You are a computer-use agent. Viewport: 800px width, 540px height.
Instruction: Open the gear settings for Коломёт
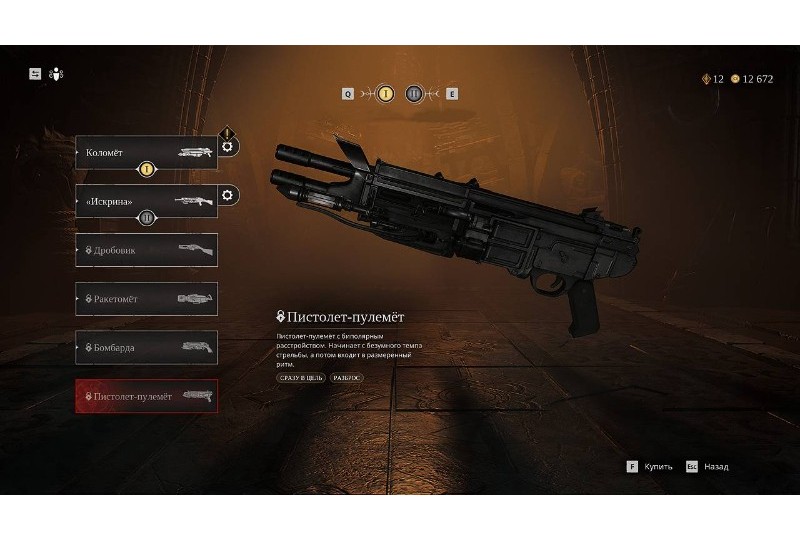[x=227, y=147]
